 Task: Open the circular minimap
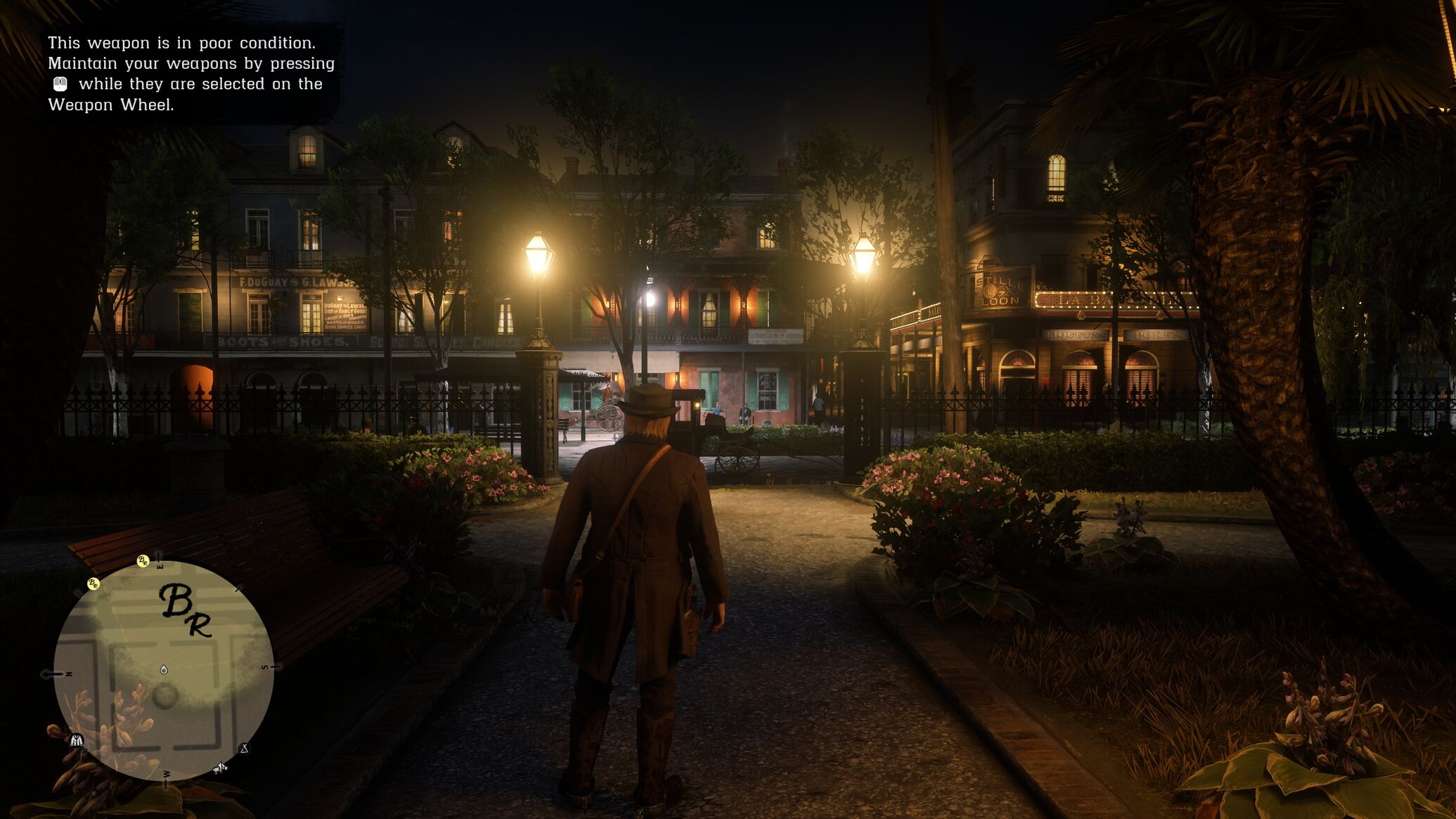tap(164, 670)
